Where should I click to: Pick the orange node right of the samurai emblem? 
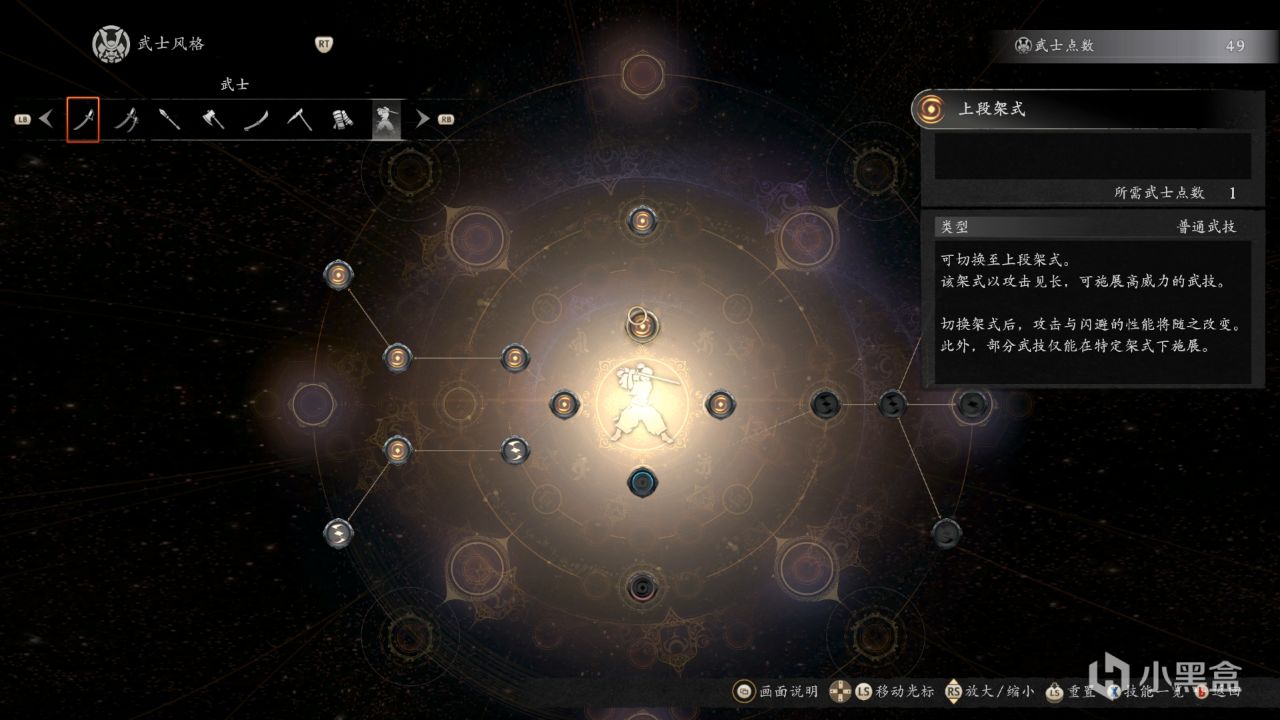click(720, 404)
